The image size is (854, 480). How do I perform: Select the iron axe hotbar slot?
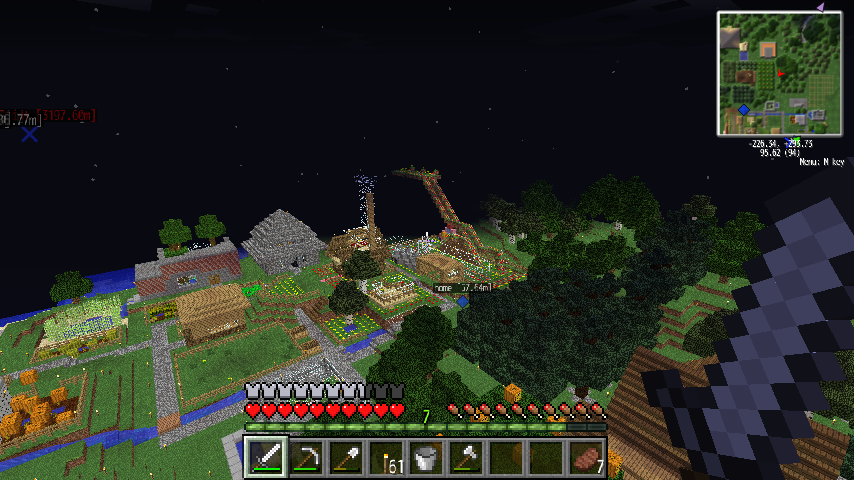pyautogui.click(x=466, y=458)
